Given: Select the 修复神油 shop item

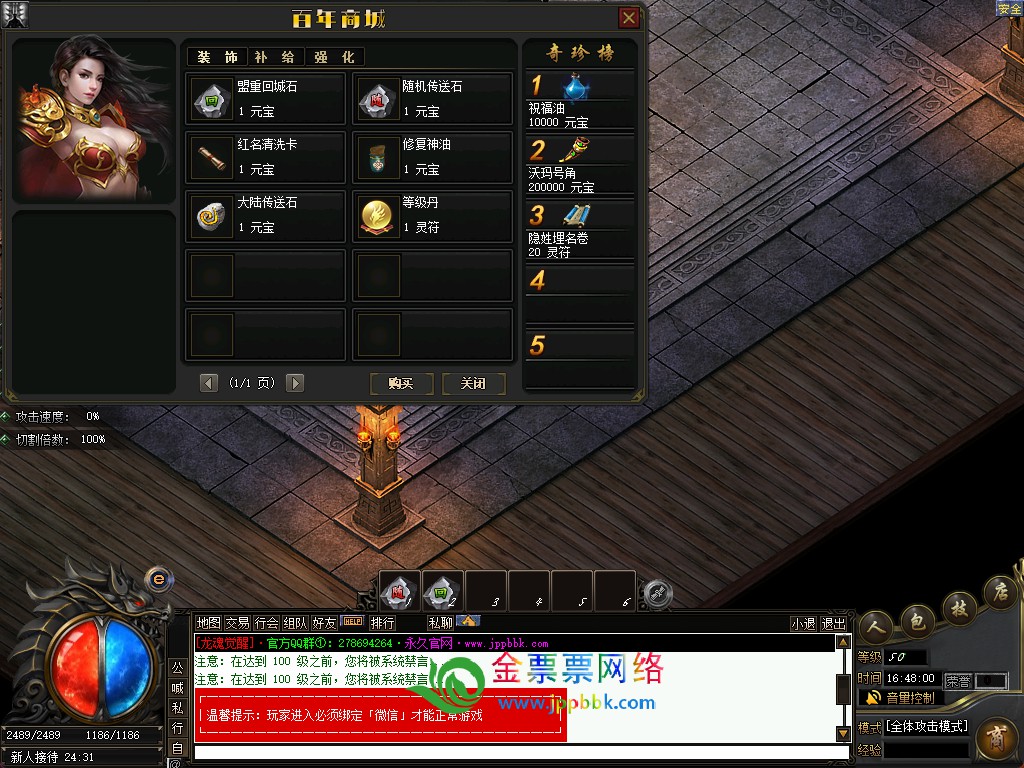Looking at the screenshot, I should click(432, 157).
